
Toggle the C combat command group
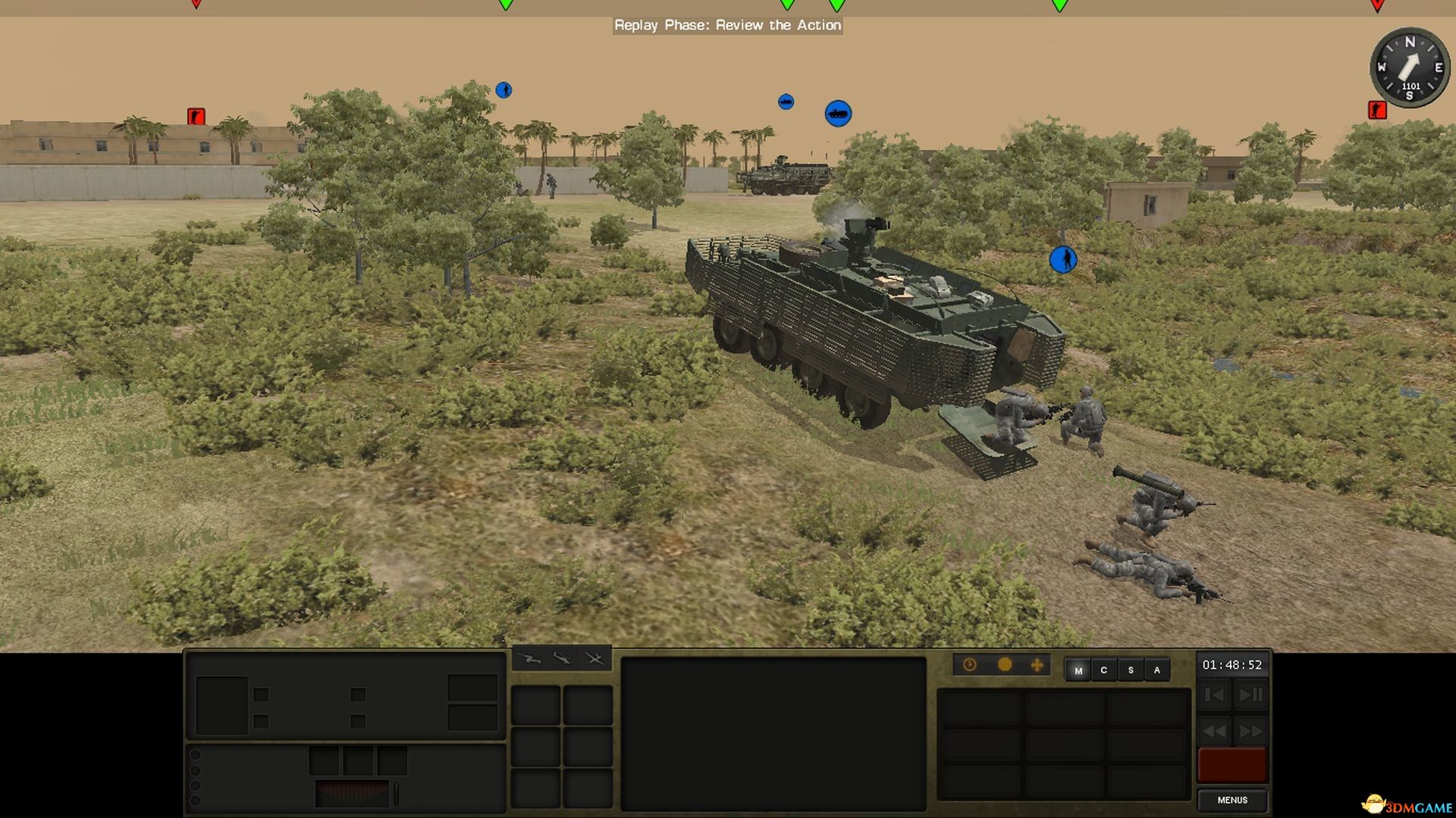point(1103,670)
